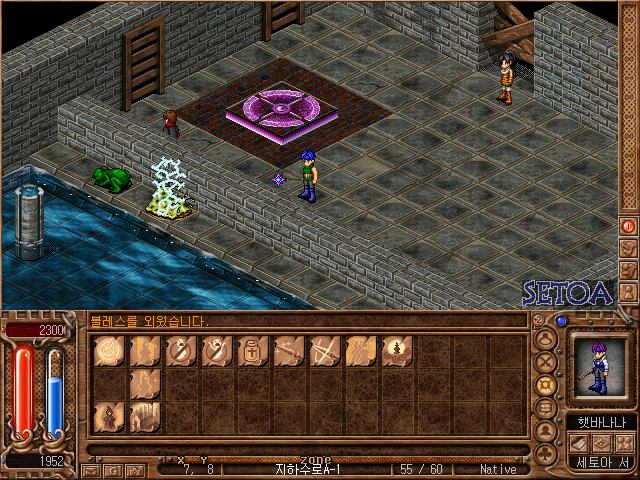This screenshot has width=640, height=480.
Task: Open the envelope mail button
Action: click(x=89, y=469)
